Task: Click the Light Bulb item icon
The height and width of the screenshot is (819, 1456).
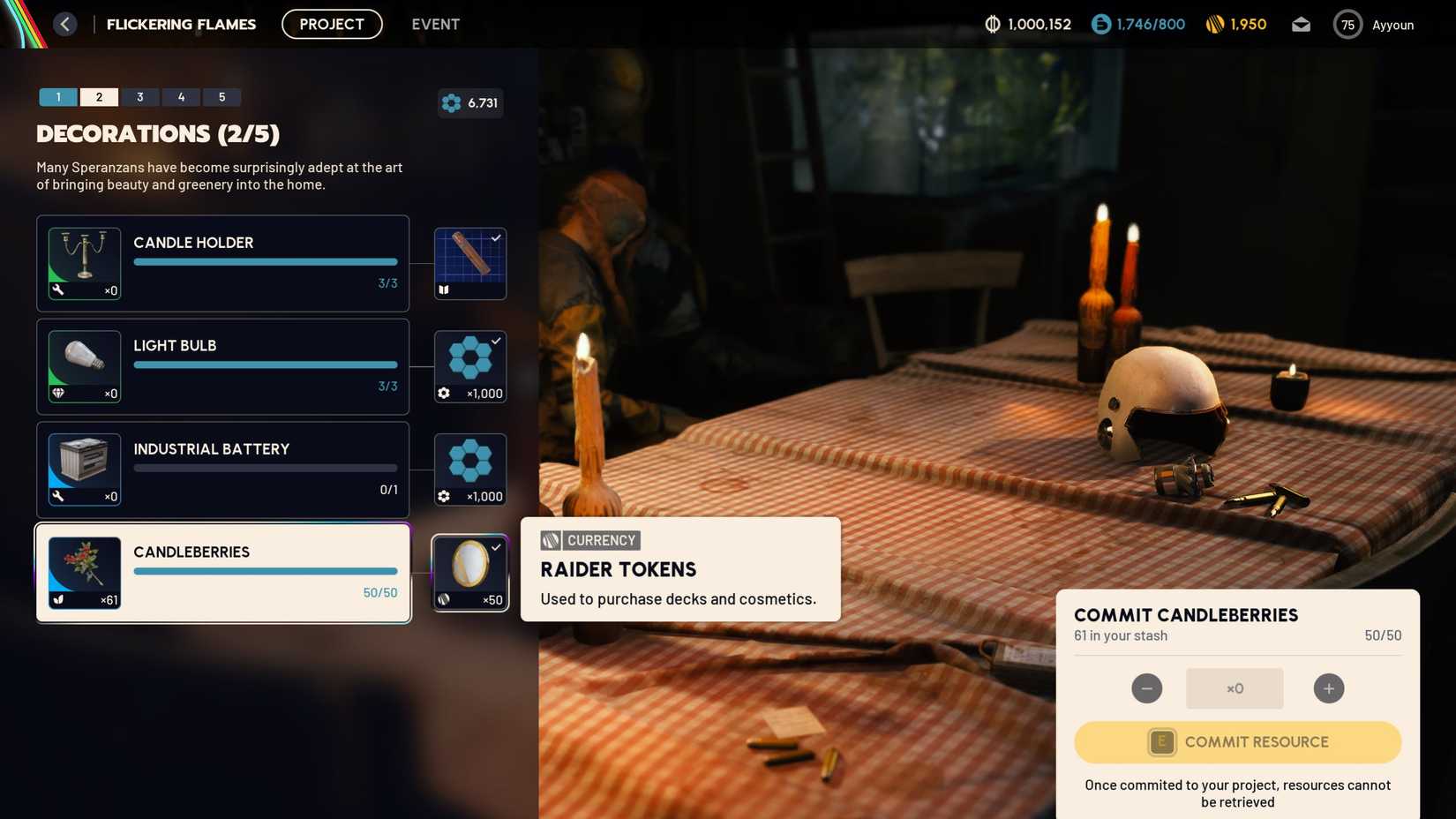Action: pyautogui.click(x=84, y=365)
